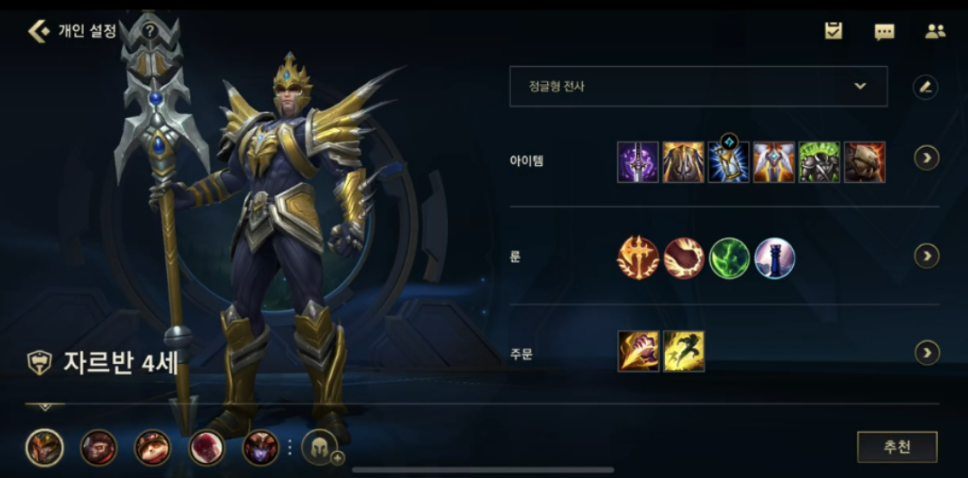This screenshot has height=478, width=968.
Task: Click the pencil edit build button
Action: [x=925, y=87]
